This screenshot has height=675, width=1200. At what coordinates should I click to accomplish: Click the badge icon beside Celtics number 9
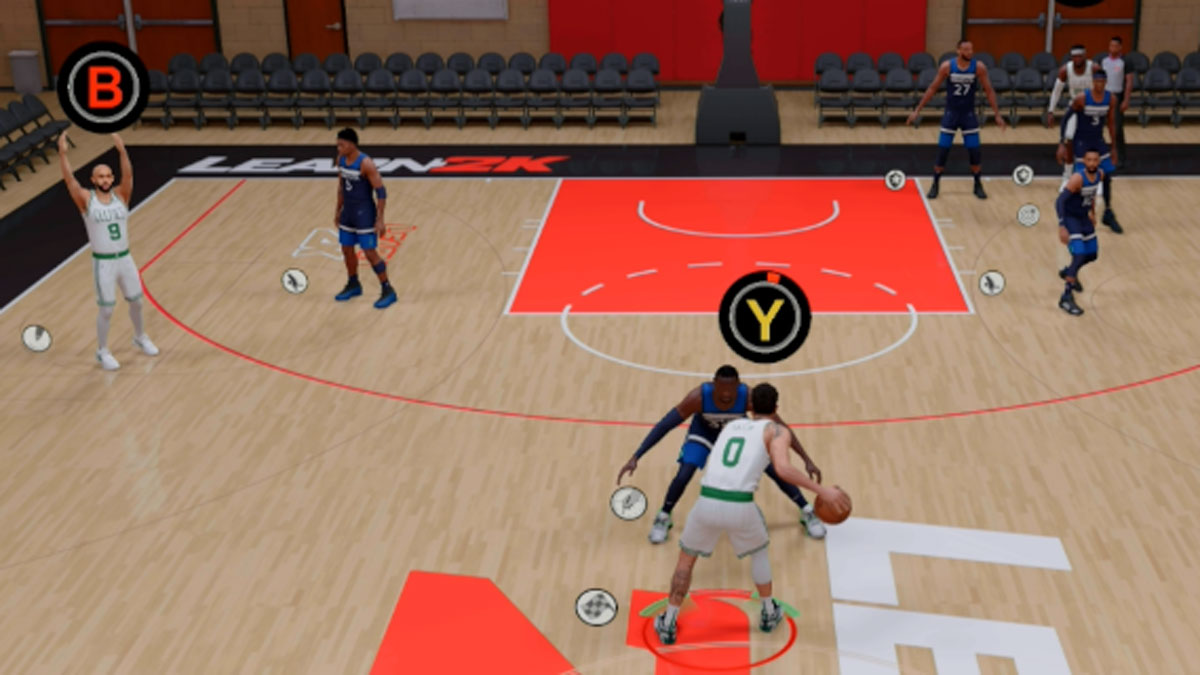tap(37, 338)
